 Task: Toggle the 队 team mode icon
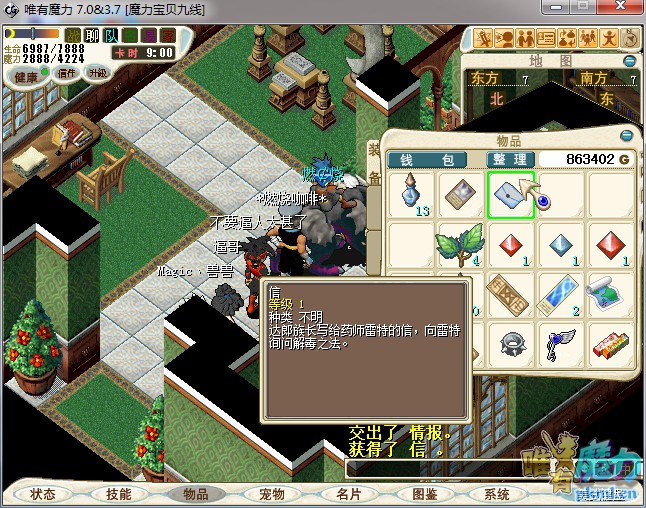click(x=110, y=36)
